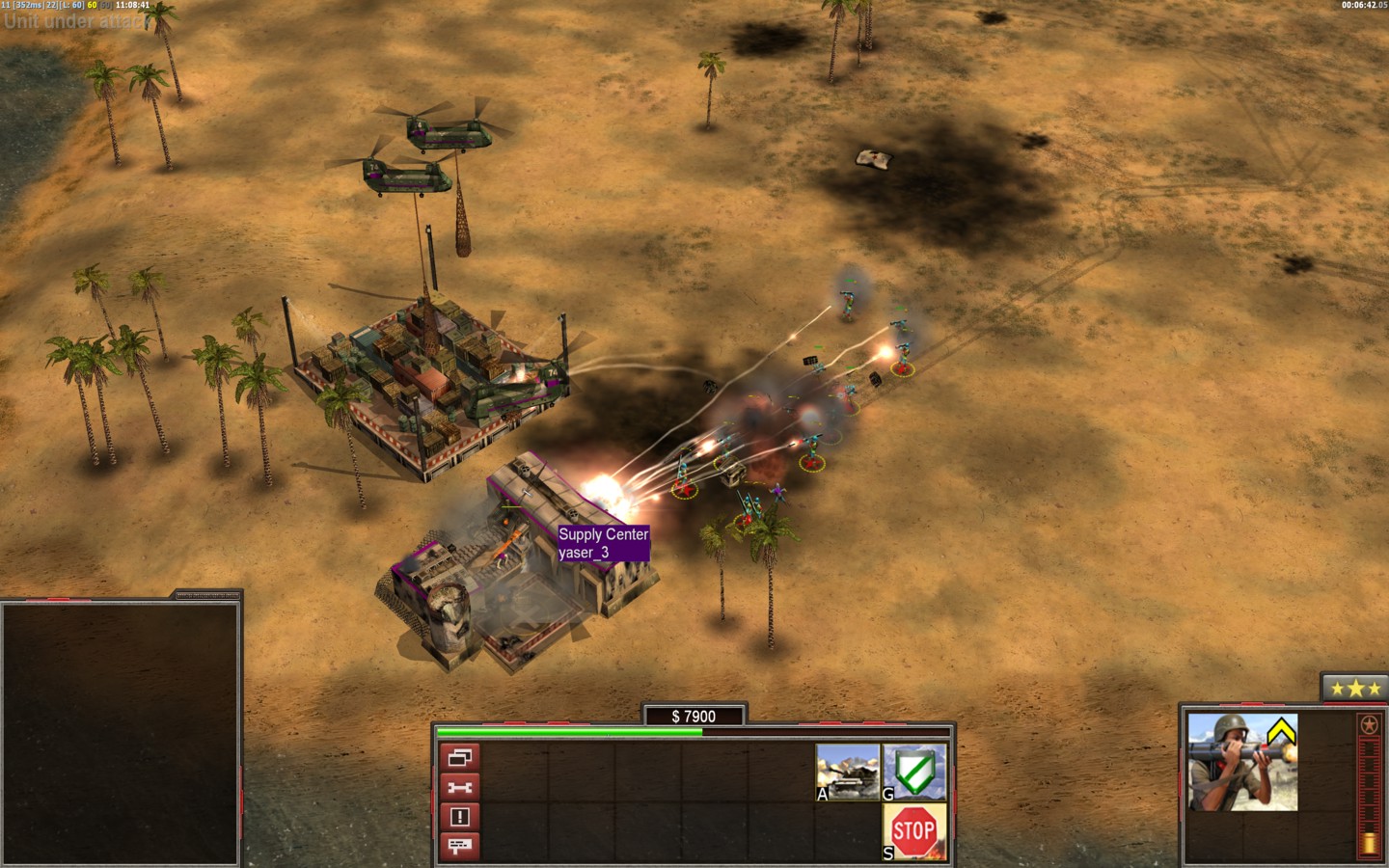The width and height of the screenshot is (1389, 868).
Task: Click the red Stop sign command
Action: (x=914, y=831)
